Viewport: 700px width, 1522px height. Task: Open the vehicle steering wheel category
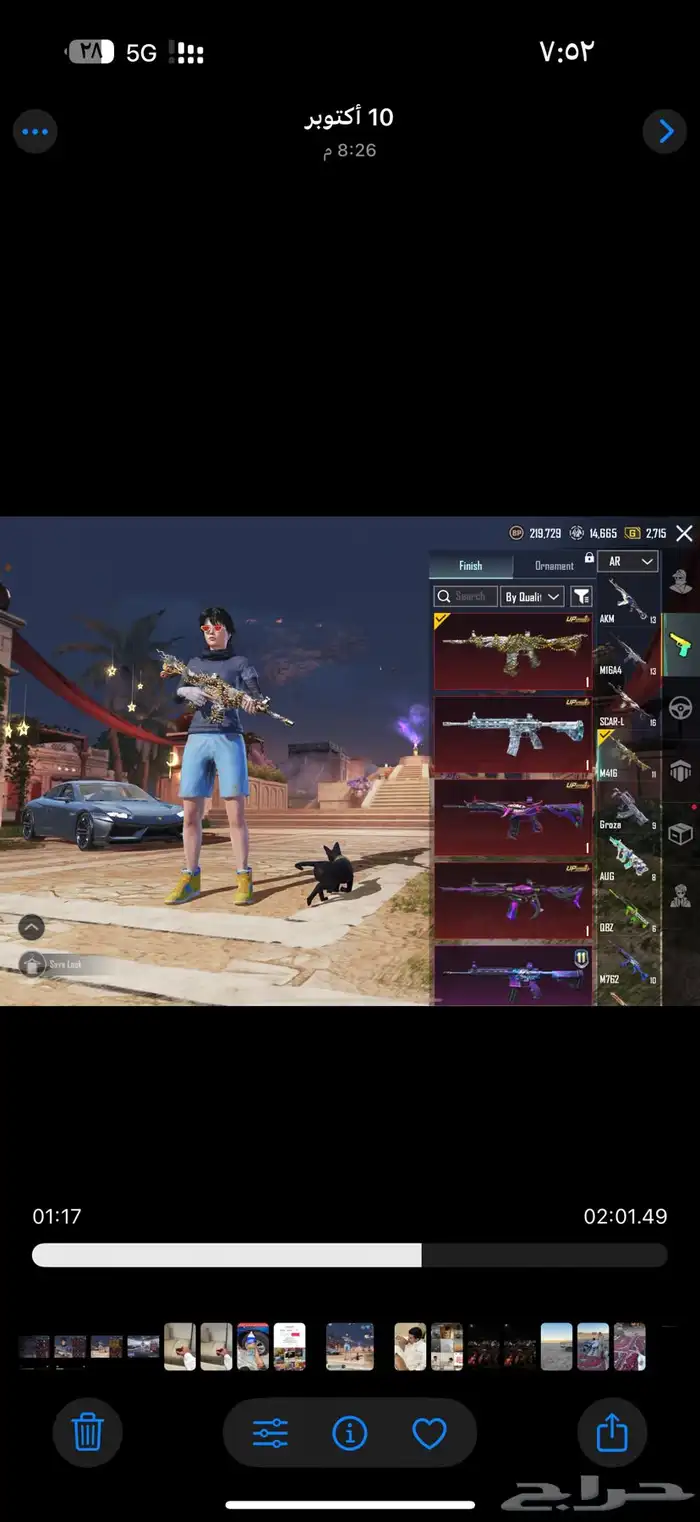tap(681, 709)
